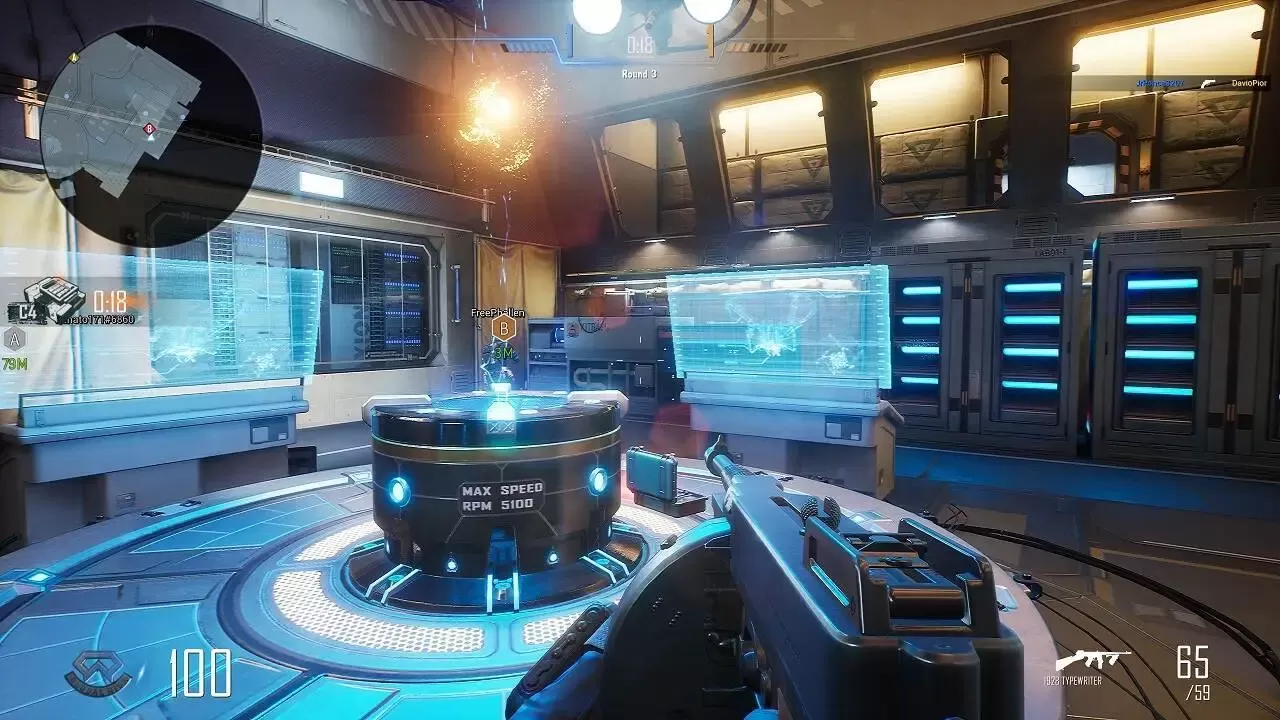This screenshot has height=720, width=1280.
Task: Select the team emblem beside the health number
Action: 98,672
